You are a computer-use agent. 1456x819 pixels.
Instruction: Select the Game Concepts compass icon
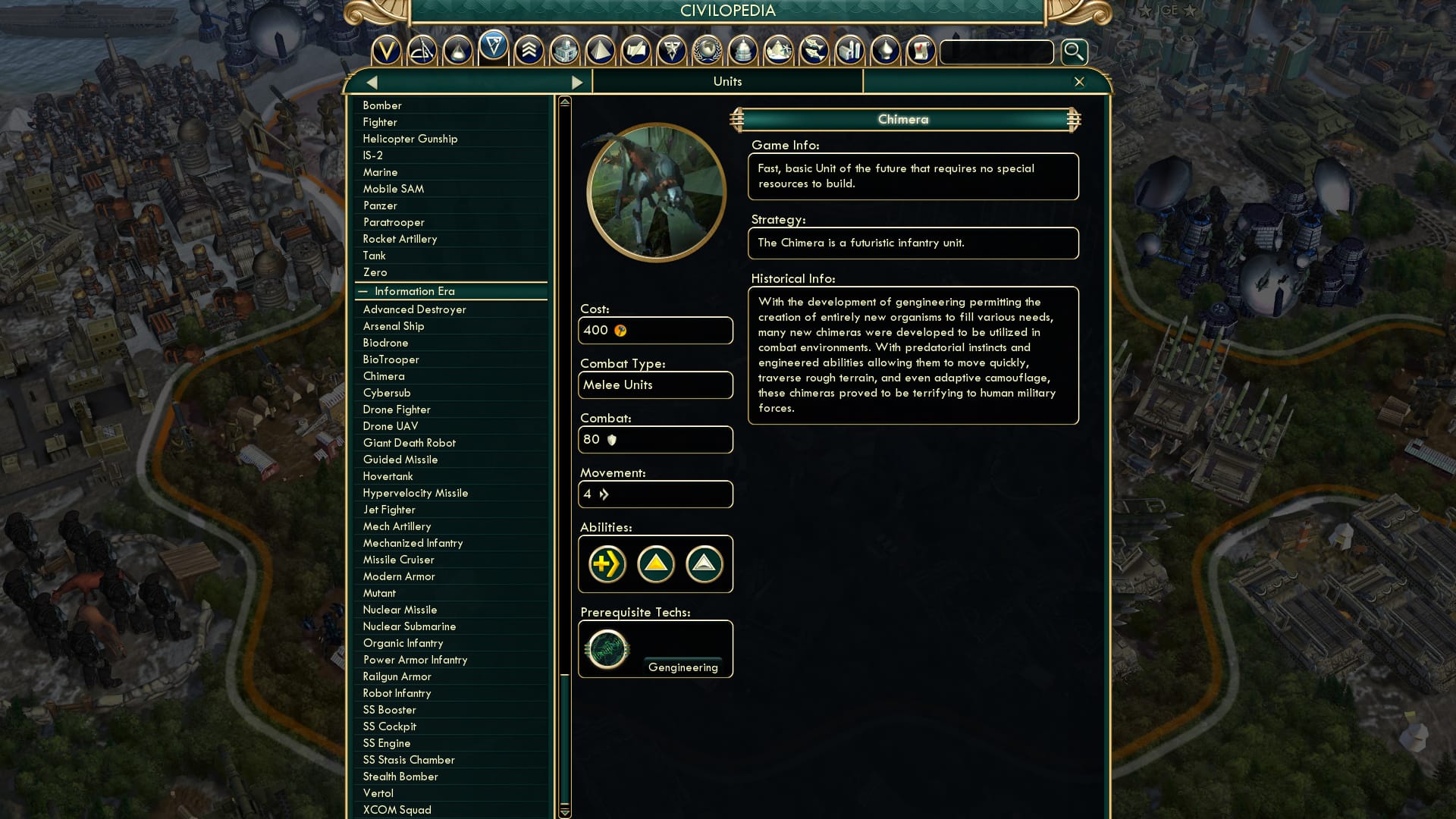point(422,51)
